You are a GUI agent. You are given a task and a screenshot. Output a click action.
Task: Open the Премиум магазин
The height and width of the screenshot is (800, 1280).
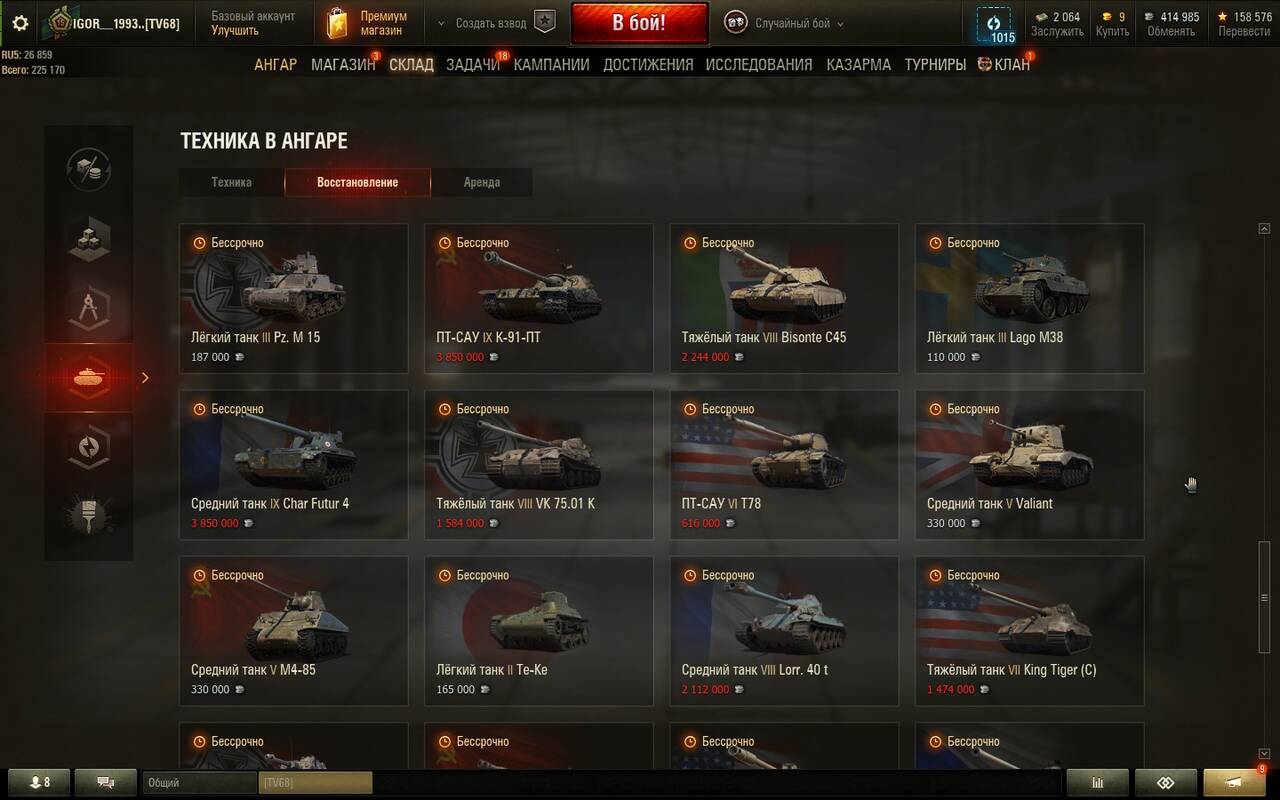[x=370, y=23]
